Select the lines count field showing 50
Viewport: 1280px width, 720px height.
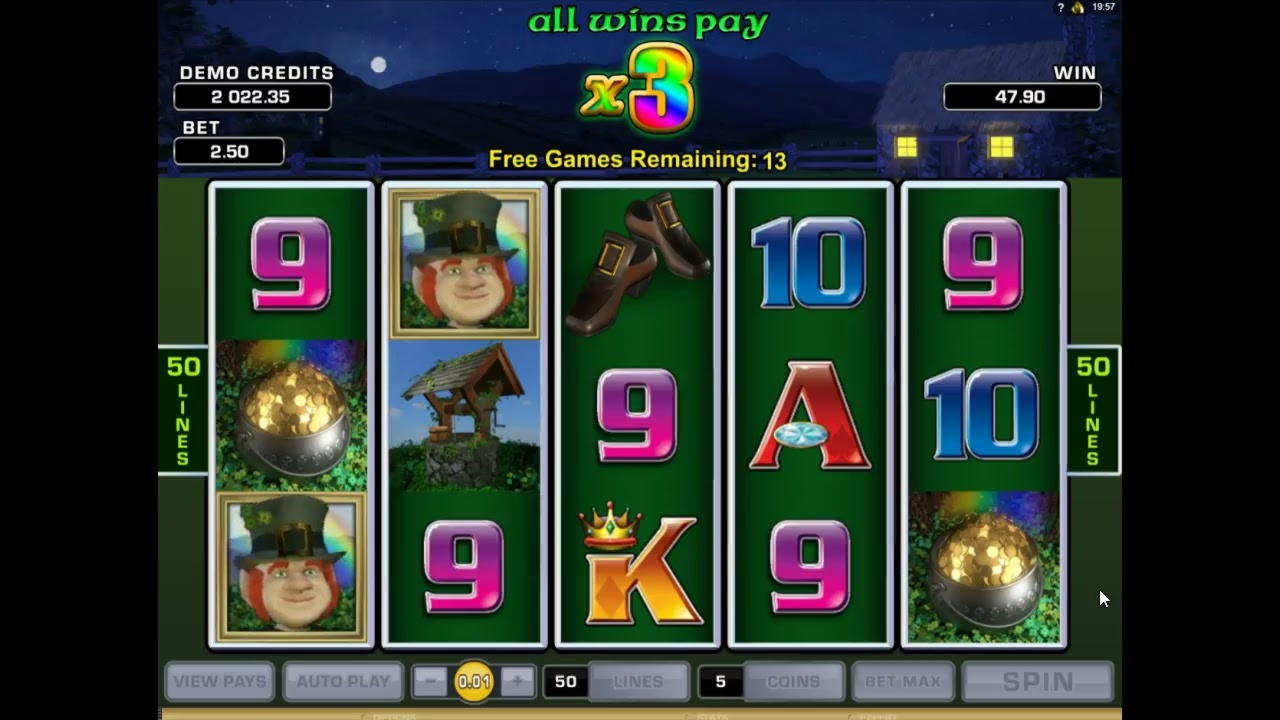[566, 681]
